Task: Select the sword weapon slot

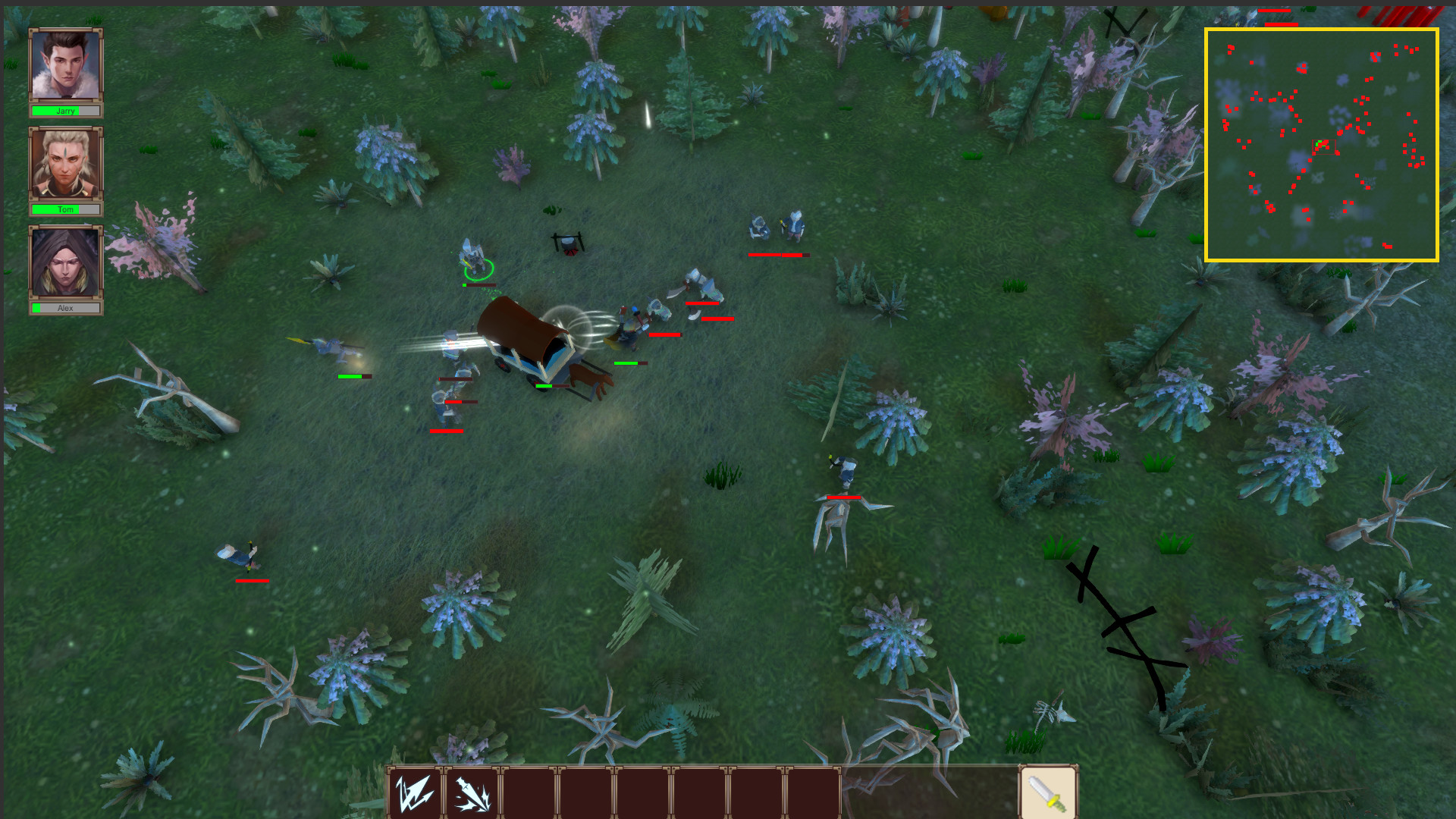Action: 1048,793
